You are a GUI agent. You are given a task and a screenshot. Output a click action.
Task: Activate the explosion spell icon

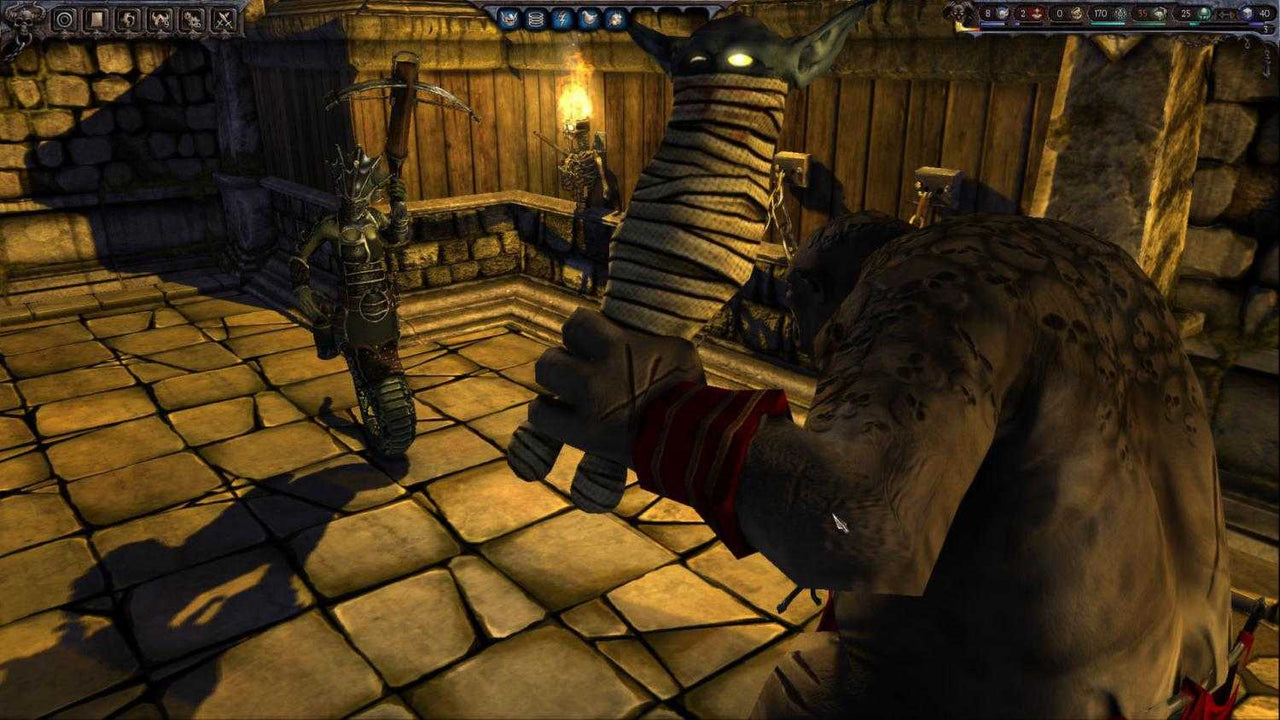pos(615,18)
